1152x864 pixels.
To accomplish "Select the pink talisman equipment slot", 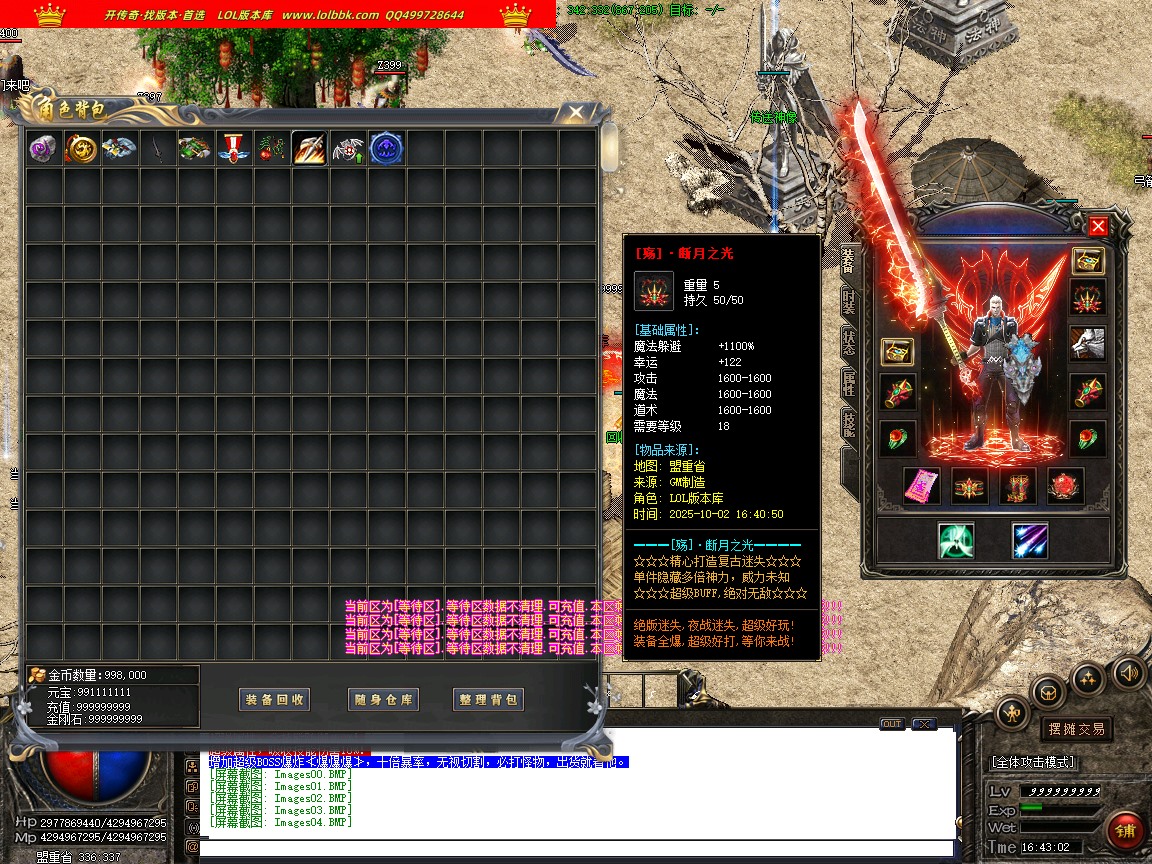I will [921, 486].
